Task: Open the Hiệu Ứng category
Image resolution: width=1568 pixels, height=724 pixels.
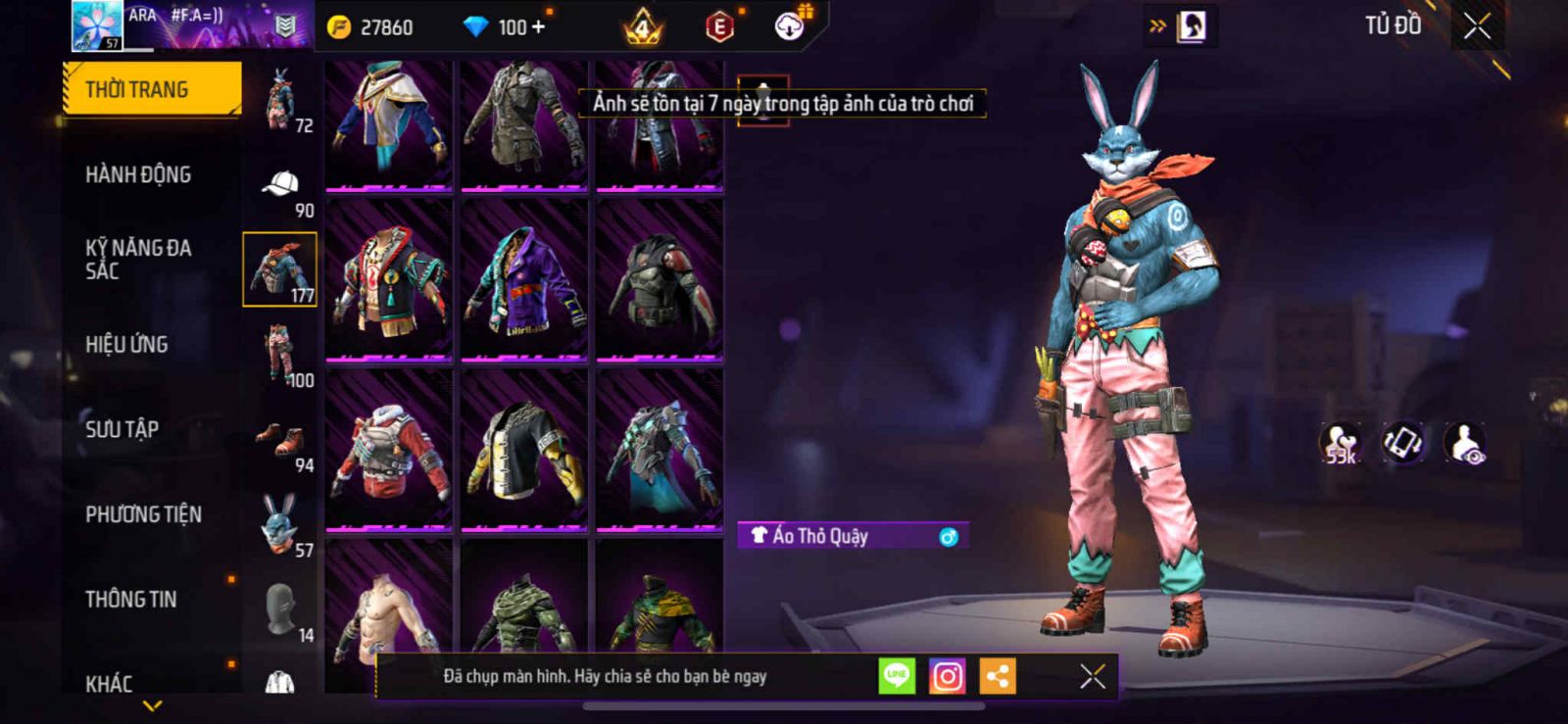Action: [126, 344]
